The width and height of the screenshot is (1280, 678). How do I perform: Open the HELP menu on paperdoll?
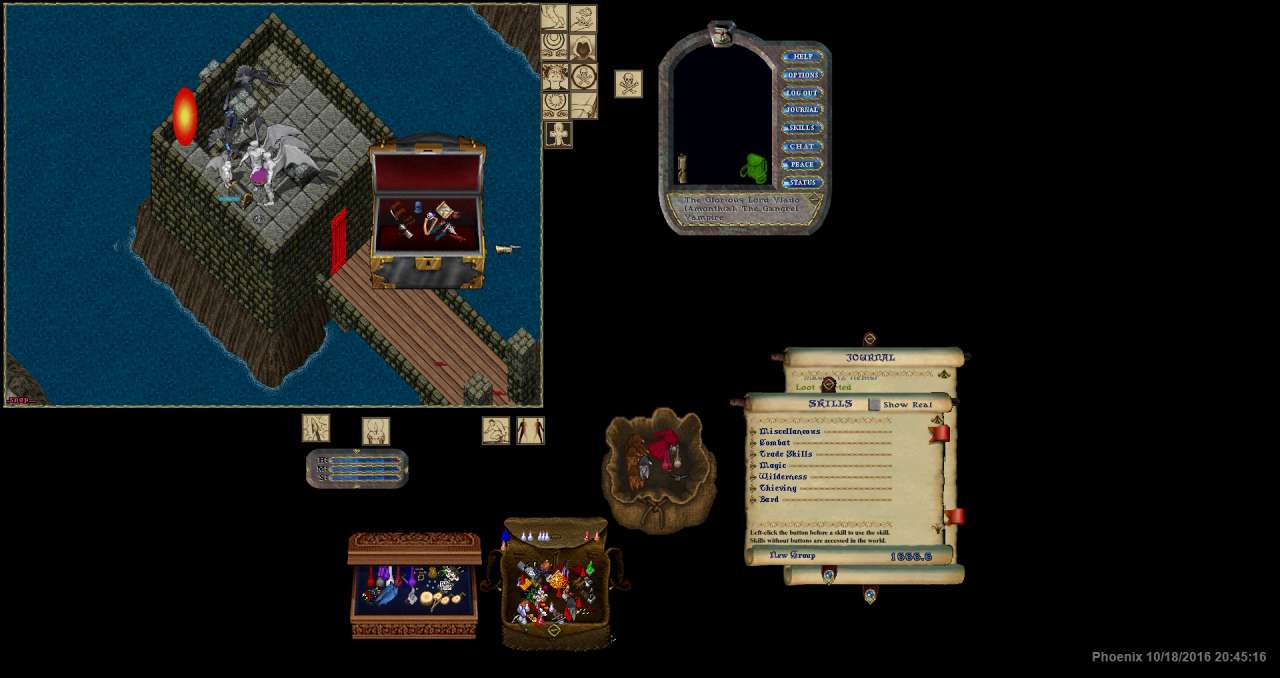[x=802, y=57]
